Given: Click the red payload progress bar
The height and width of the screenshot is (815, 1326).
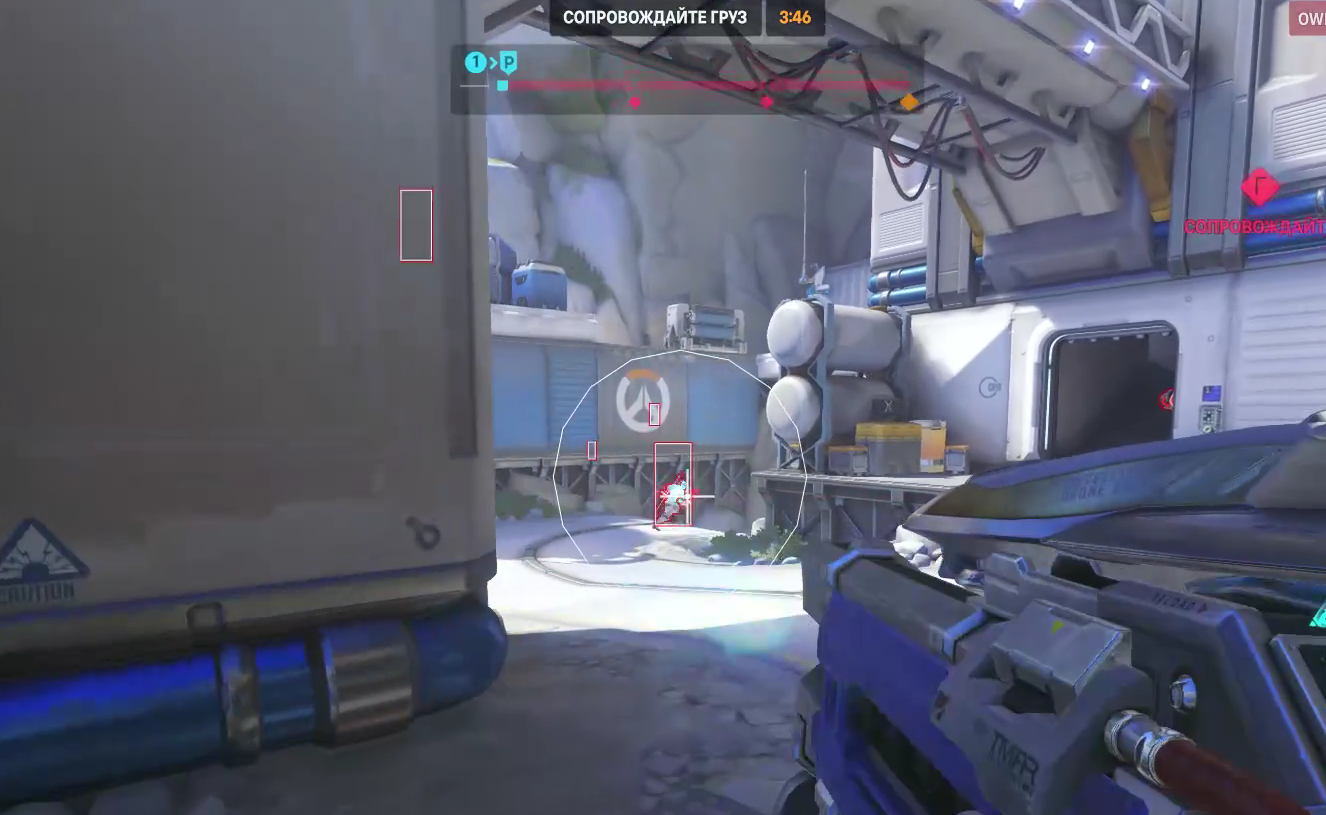Looking at the screenshot, I should click(700, 84).
